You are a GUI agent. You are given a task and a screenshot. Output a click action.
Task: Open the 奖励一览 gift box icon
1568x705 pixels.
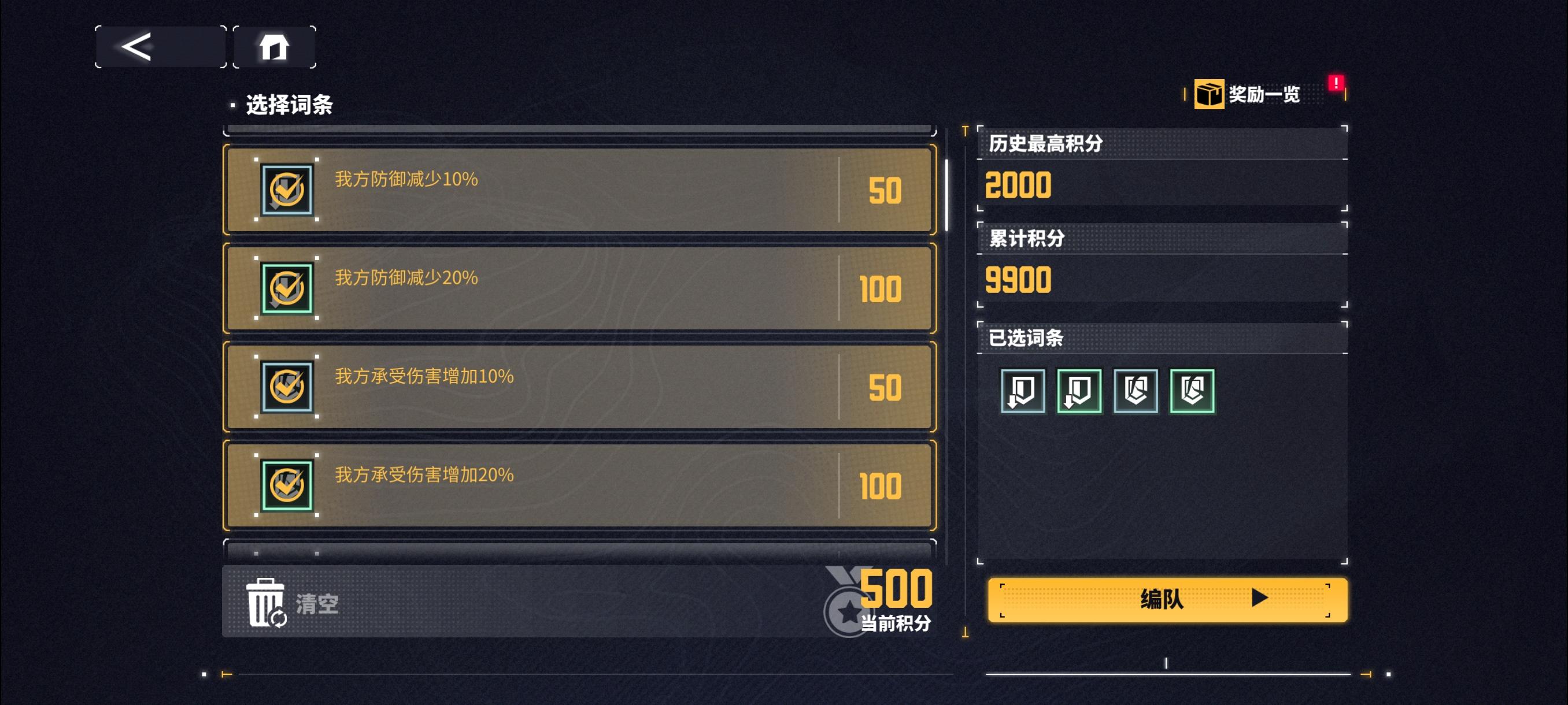[x=1209, y=94]
